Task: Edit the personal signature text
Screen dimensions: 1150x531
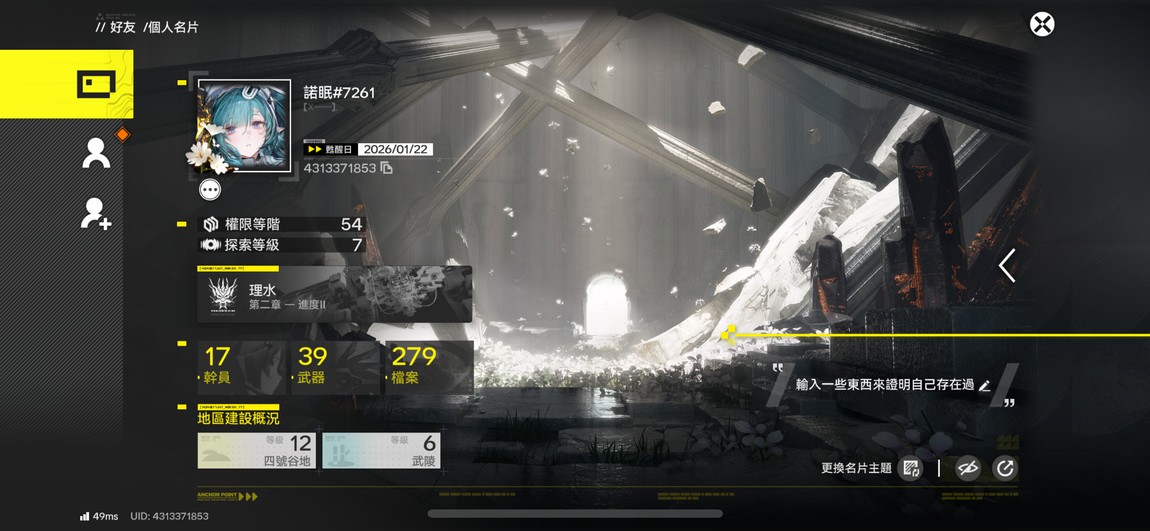Action: coord(985,385)
